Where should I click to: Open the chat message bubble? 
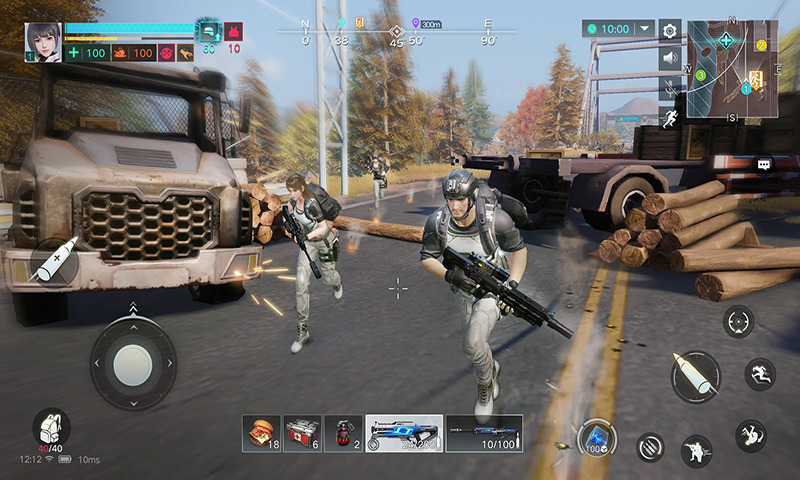(x=764, y=164)
